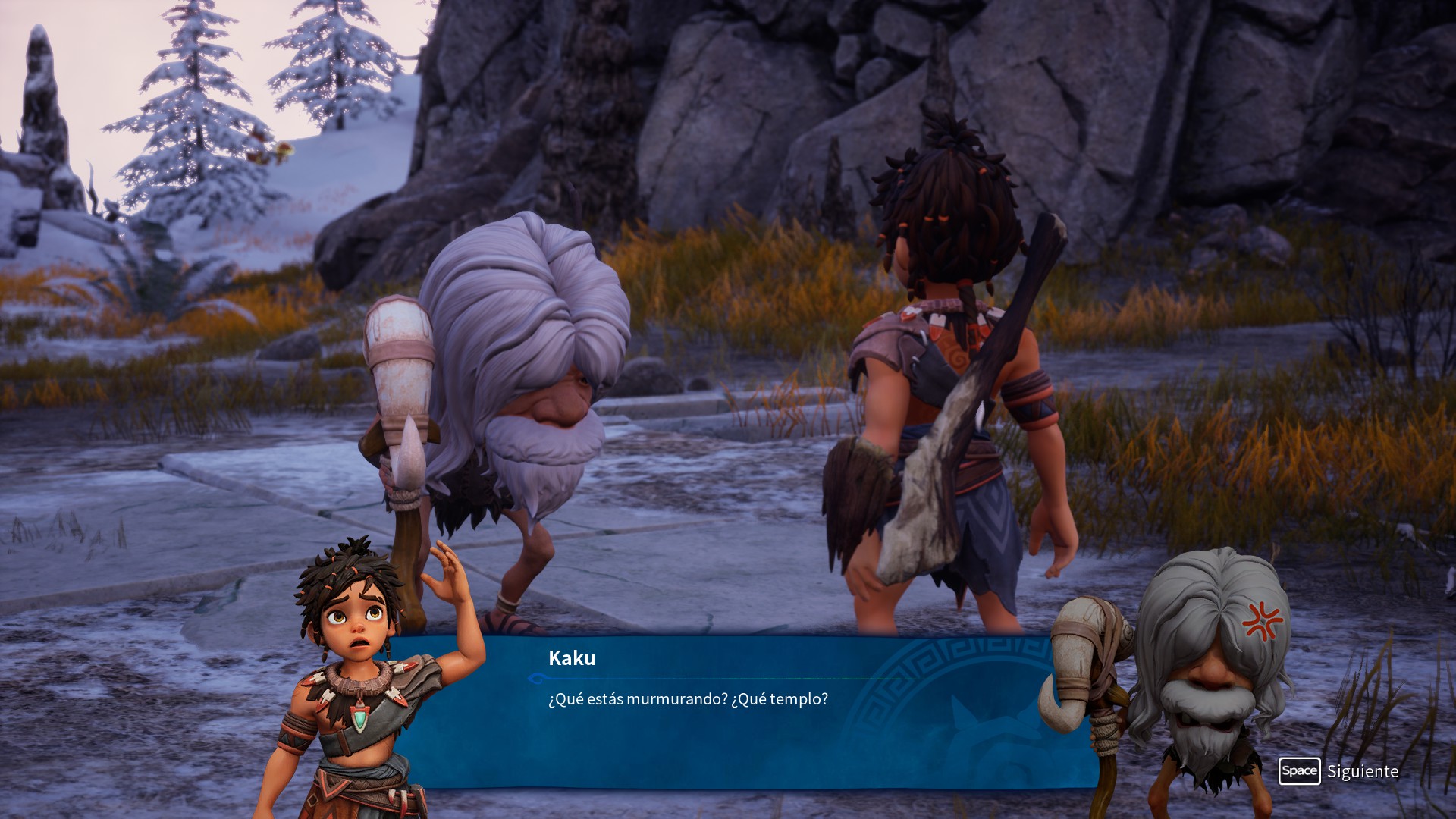Click the Siguiente label to continue
The width and height of the screenshot is (1456, 819).
click(1362, 771)
